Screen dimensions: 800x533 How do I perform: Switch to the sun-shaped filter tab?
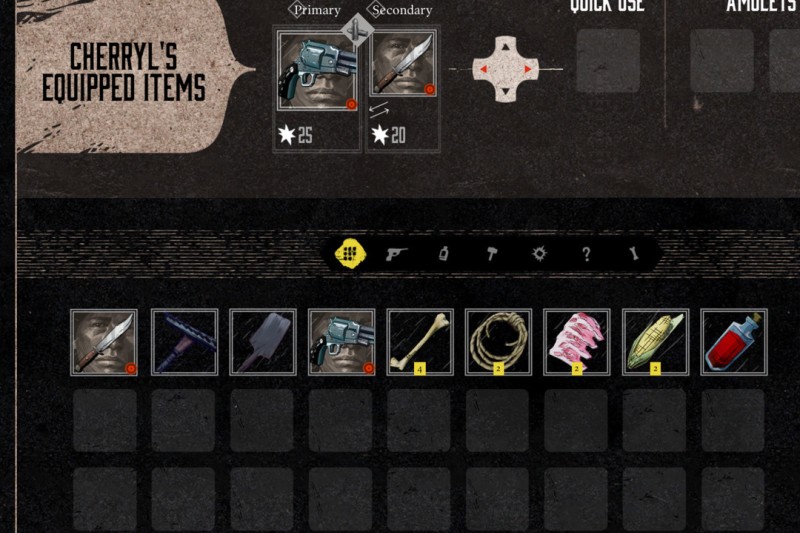coord(539,254)
